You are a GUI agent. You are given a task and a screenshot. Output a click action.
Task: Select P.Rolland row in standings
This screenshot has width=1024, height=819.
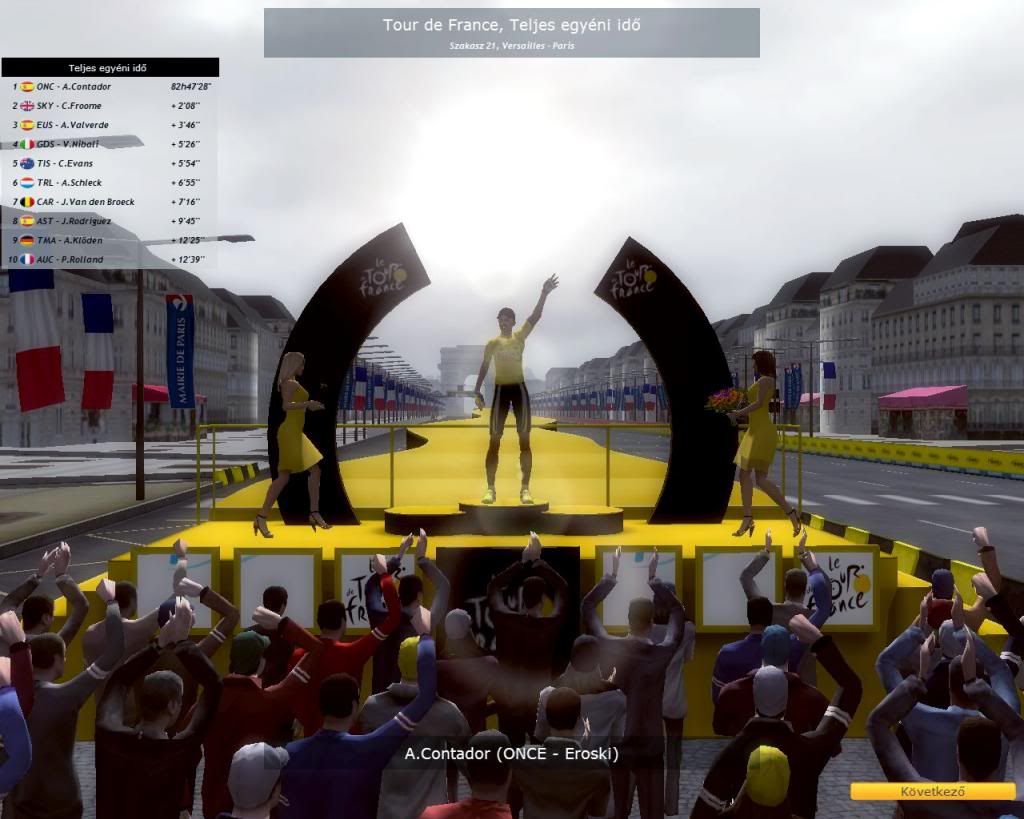pyautogui.click(x=108, y=260)
